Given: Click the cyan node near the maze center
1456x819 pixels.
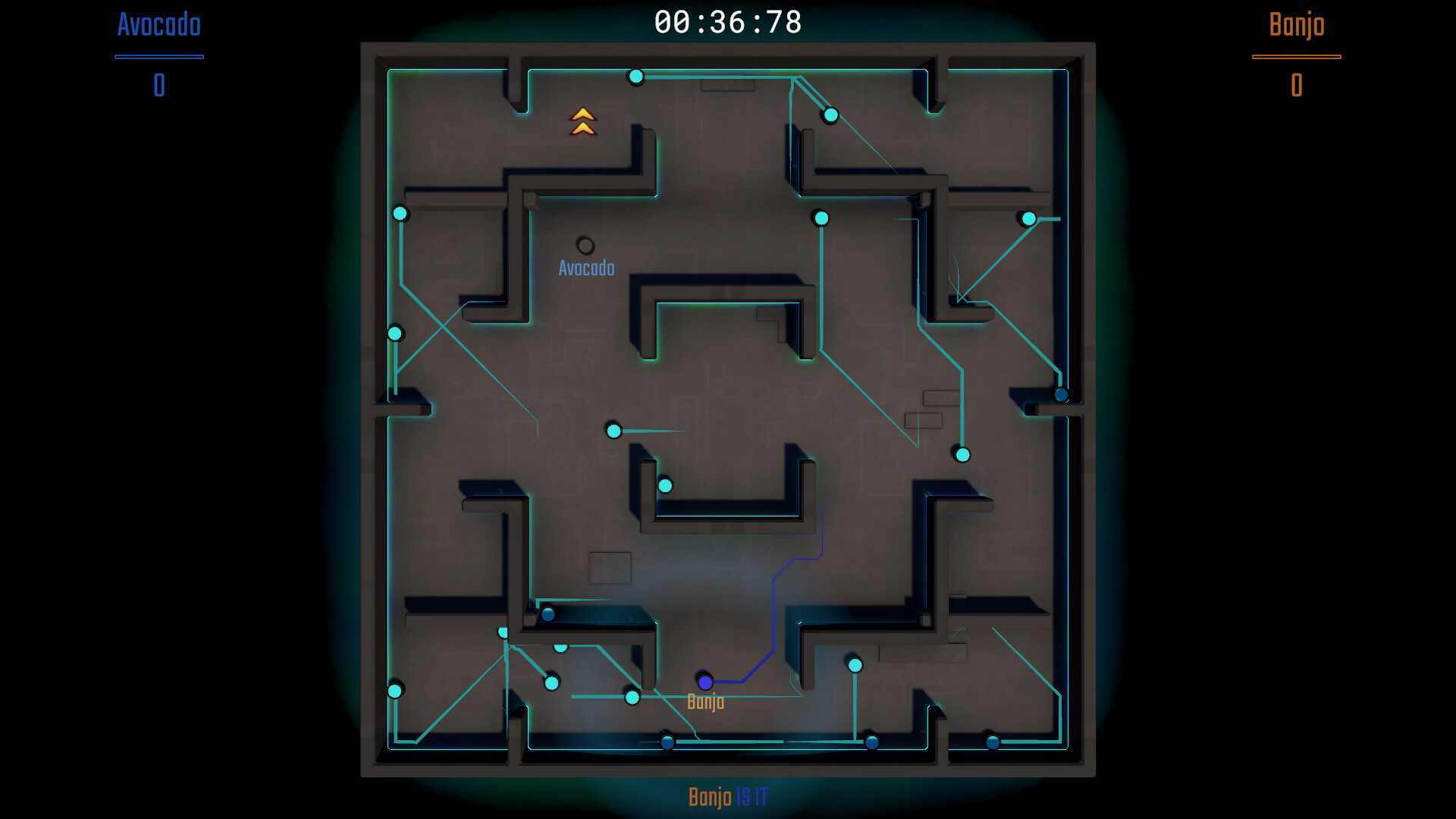Looking at the screenshot, I should [x=613, y=431].
